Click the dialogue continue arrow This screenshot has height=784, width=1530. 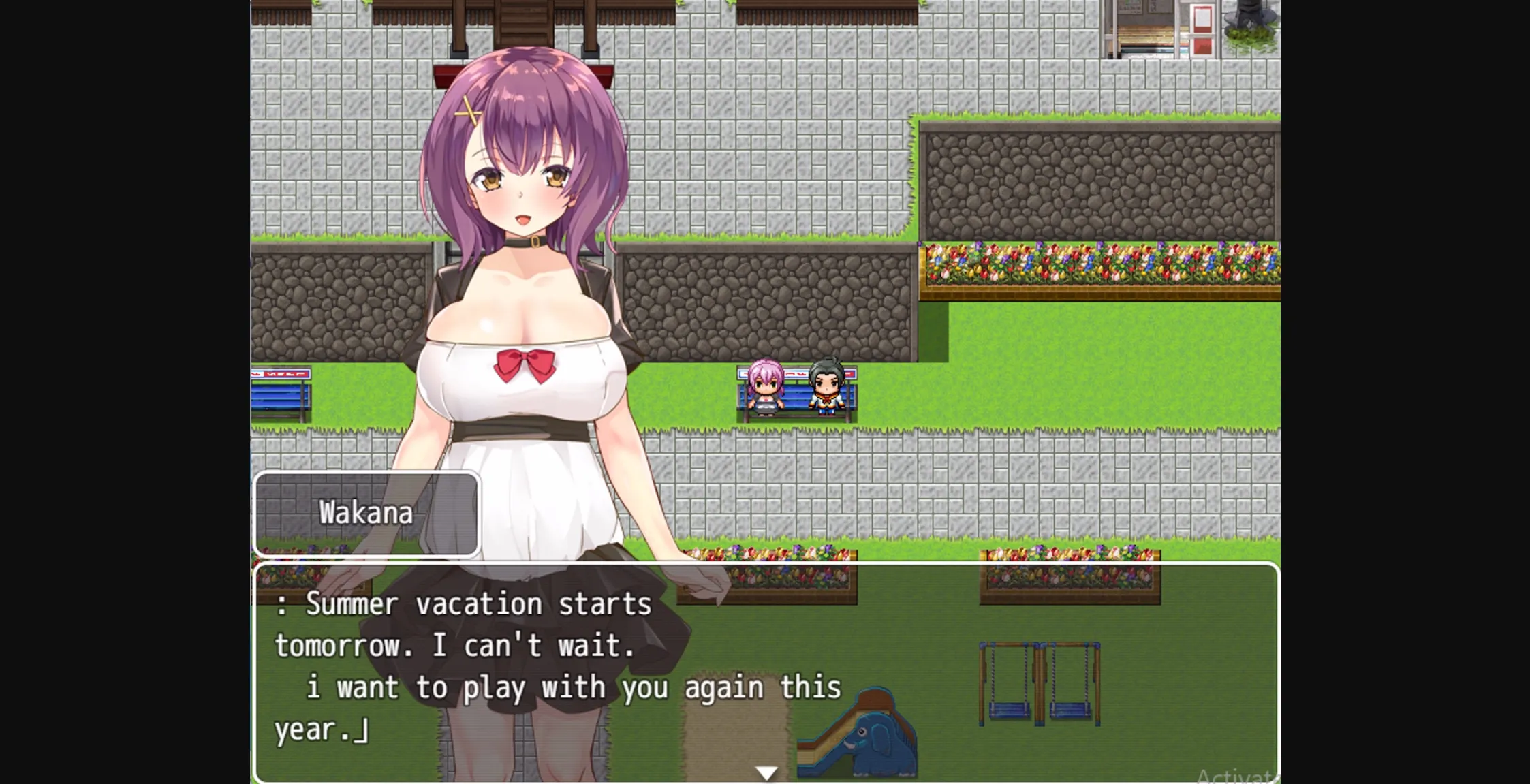[x=765, y=772]
